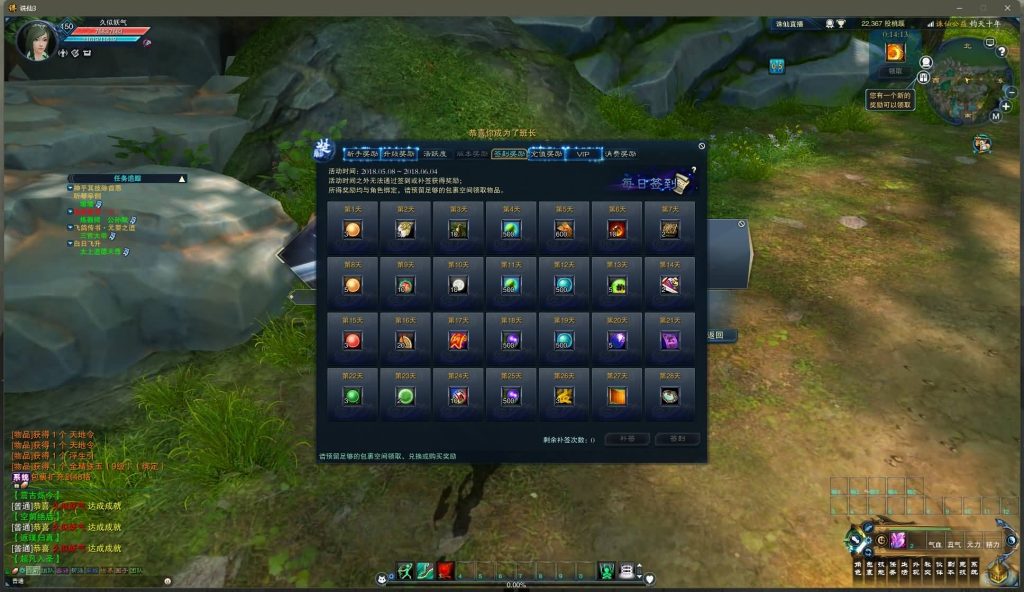Claim the timed reward with the 领取 button
The image size is (1024, 592).
(x=895, y=71)
